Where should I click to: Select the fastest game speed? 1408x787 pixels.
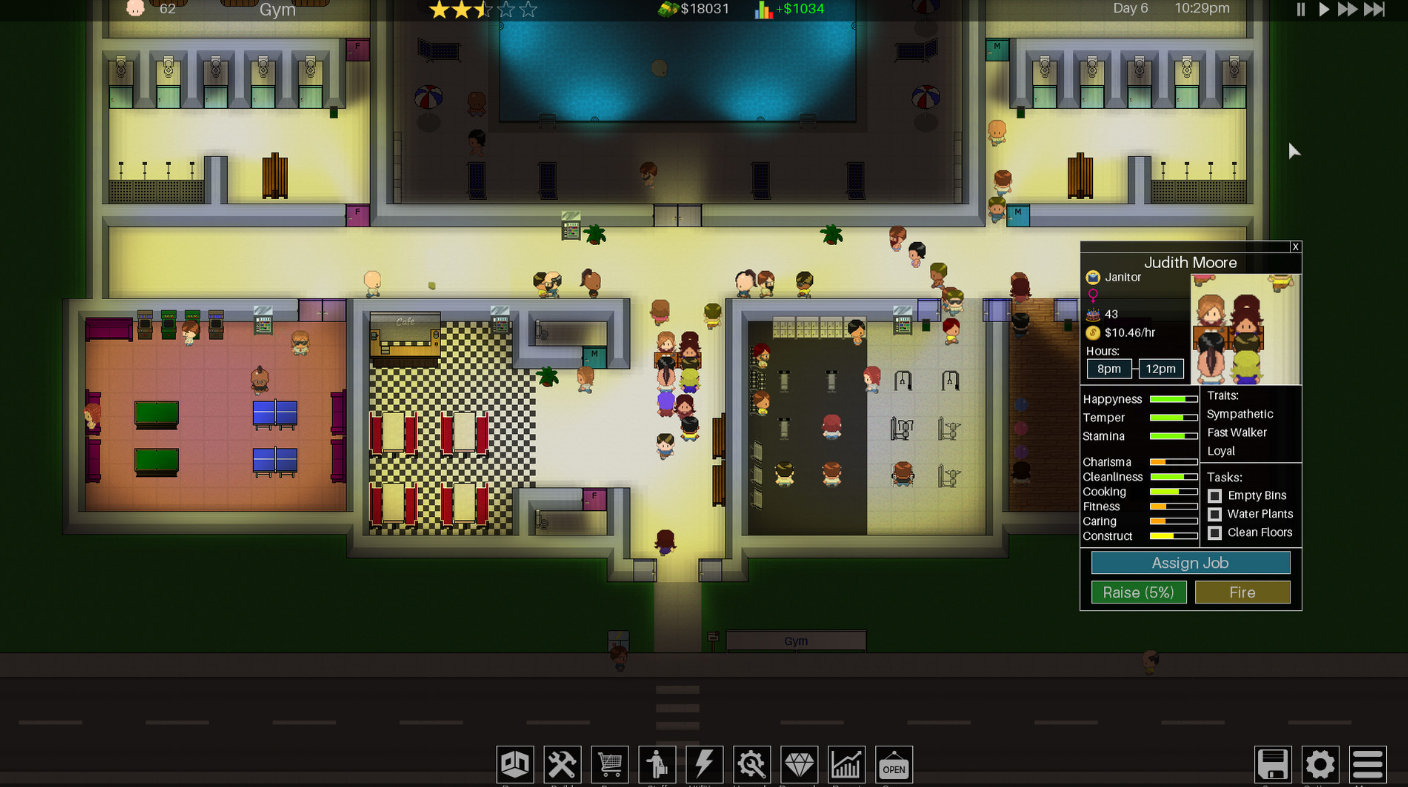click(1375, 10)
